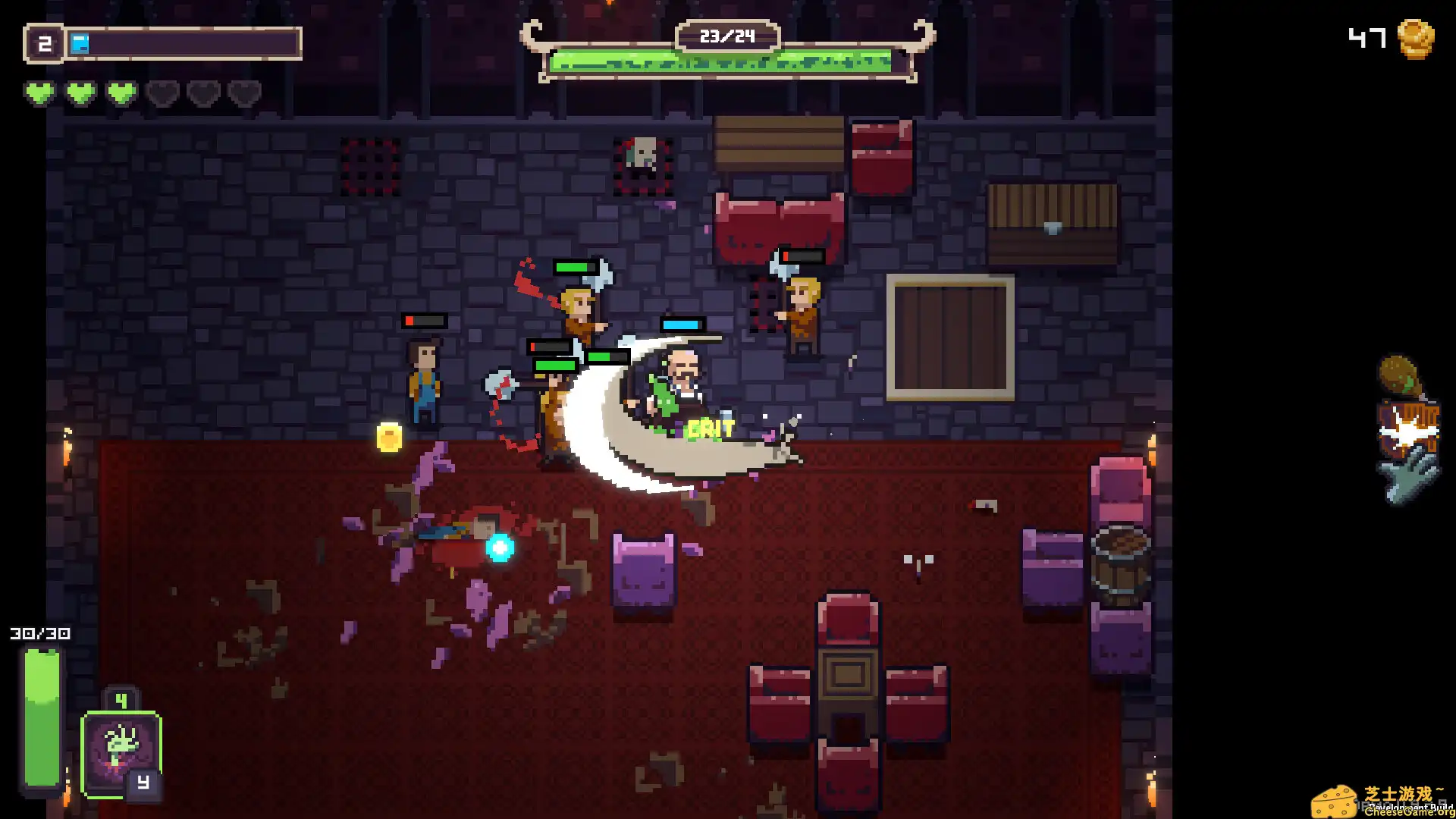Screen dimensions: 1456x819
Task: Click the first green heart
Action: (40, 93)
